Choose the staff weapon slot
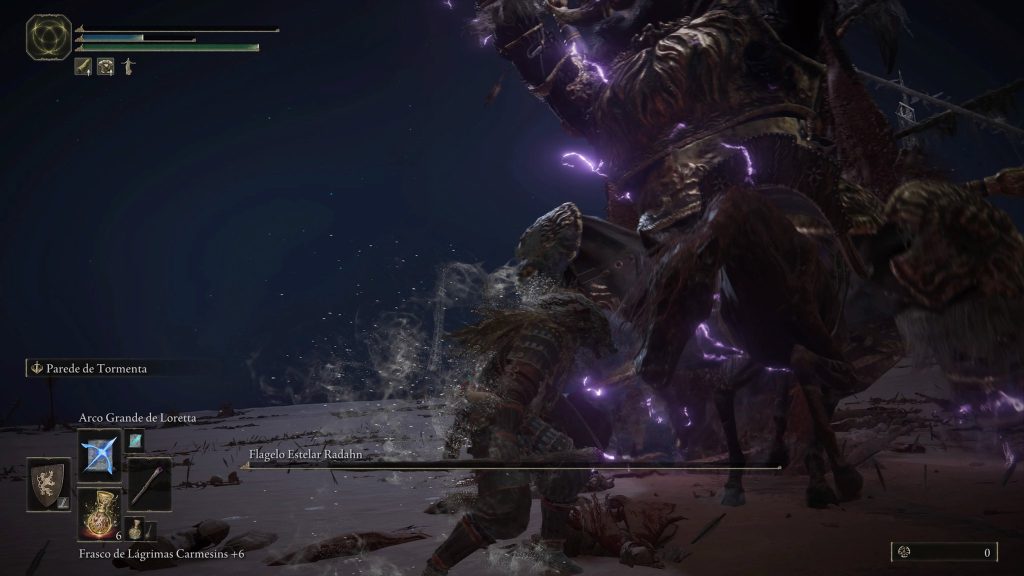Screen dimensions: 1024x576 149,484
